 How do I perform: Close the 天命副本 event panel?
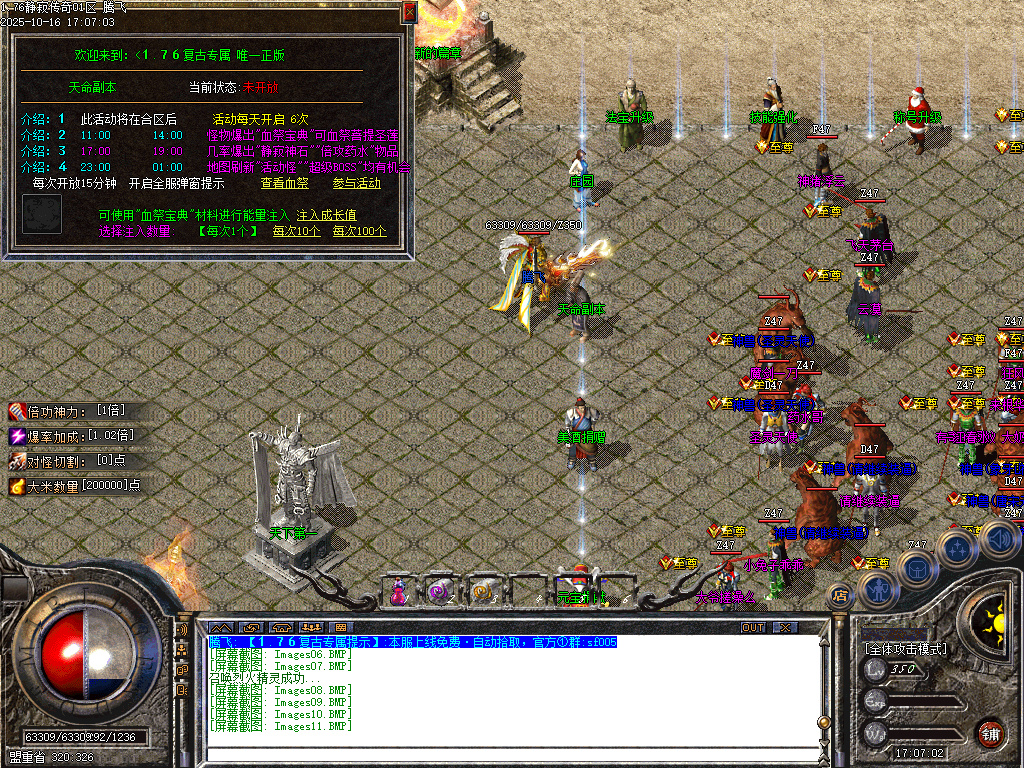(x=409, y=13)
